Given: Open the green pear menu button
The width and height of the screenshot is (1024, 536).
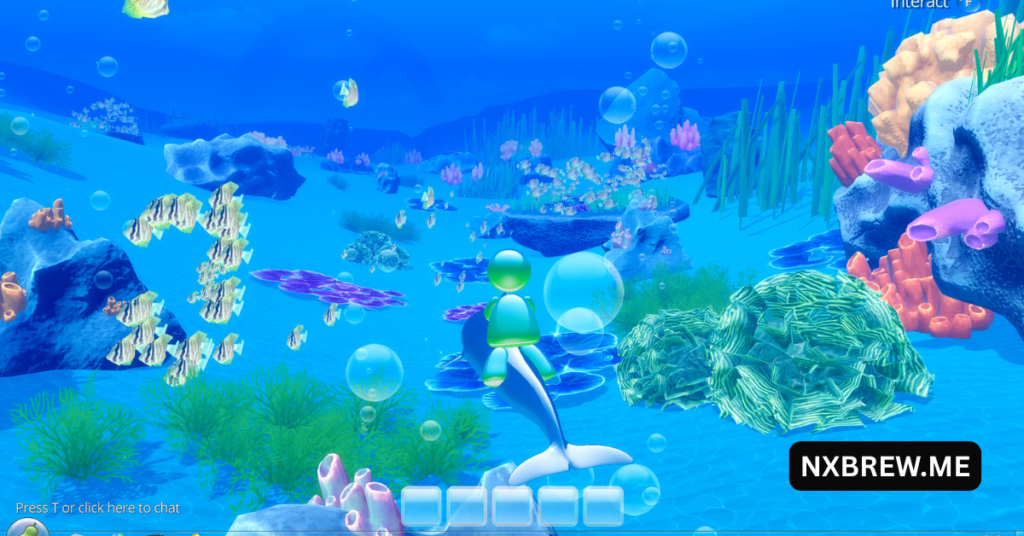Looking at the screenshot, I should click(x=29, y=528).
